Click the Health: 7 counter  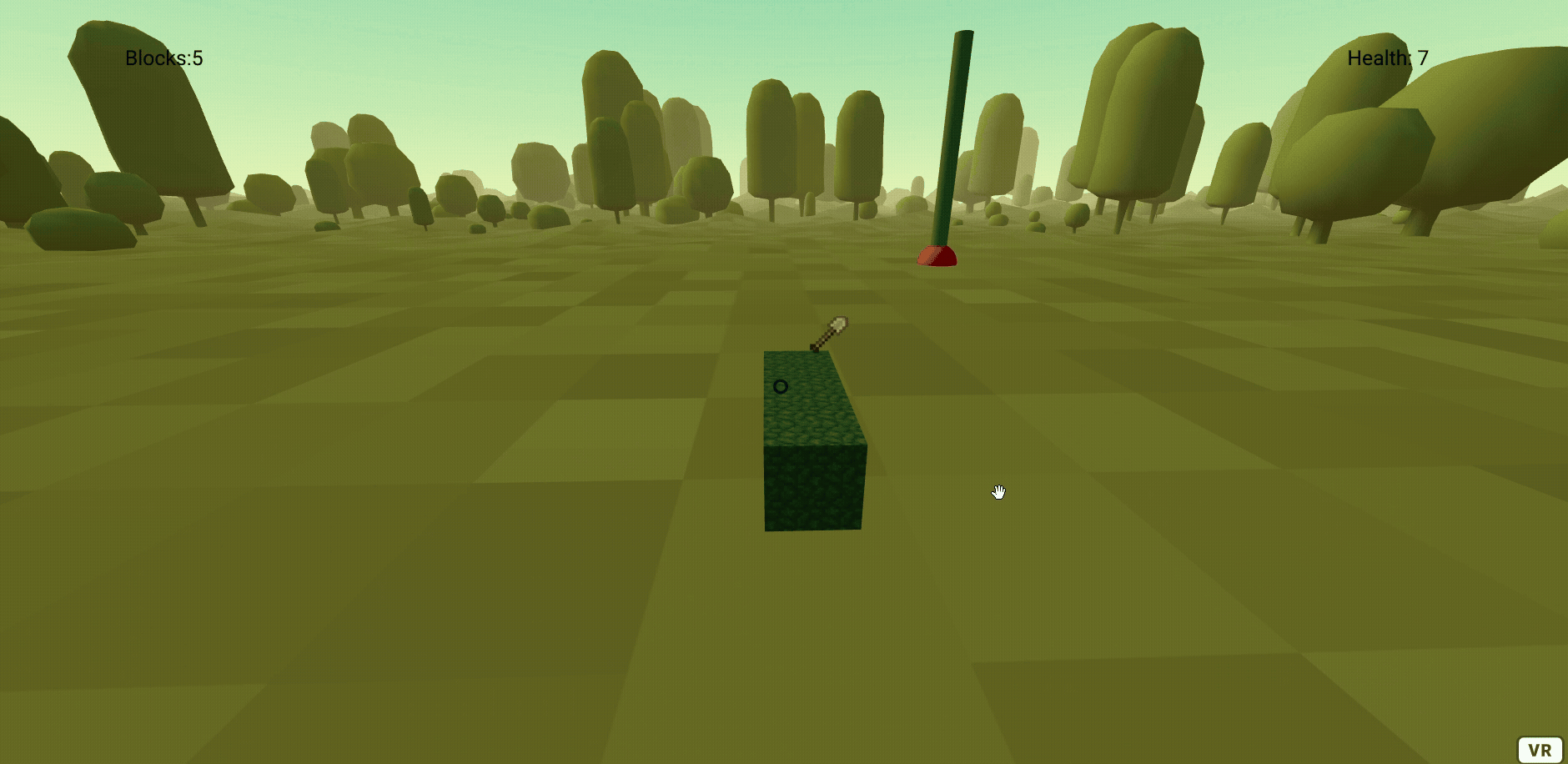click(x=1388, y=58)
